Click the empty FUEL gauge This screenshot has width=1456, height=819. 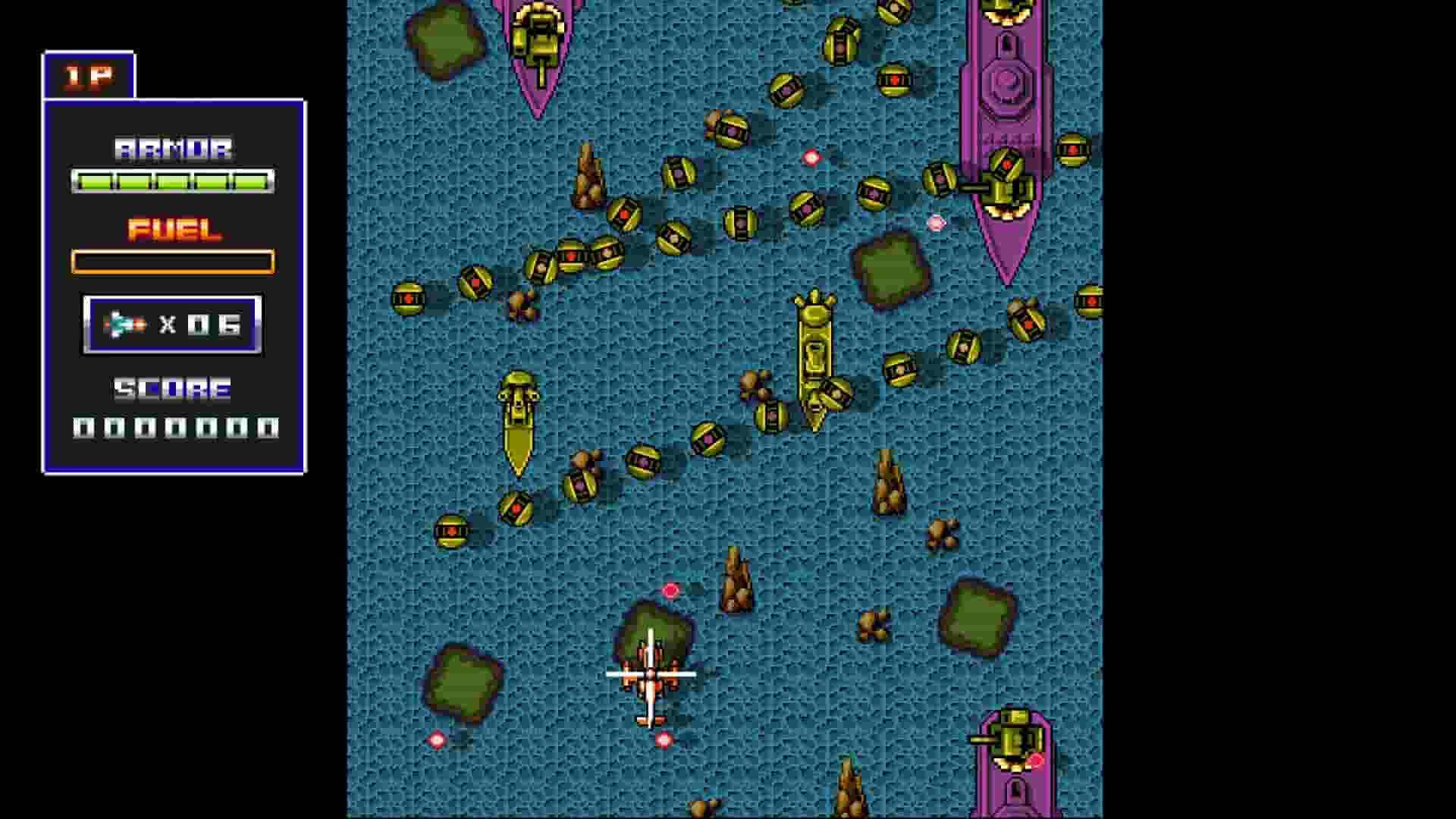[173, 262]
